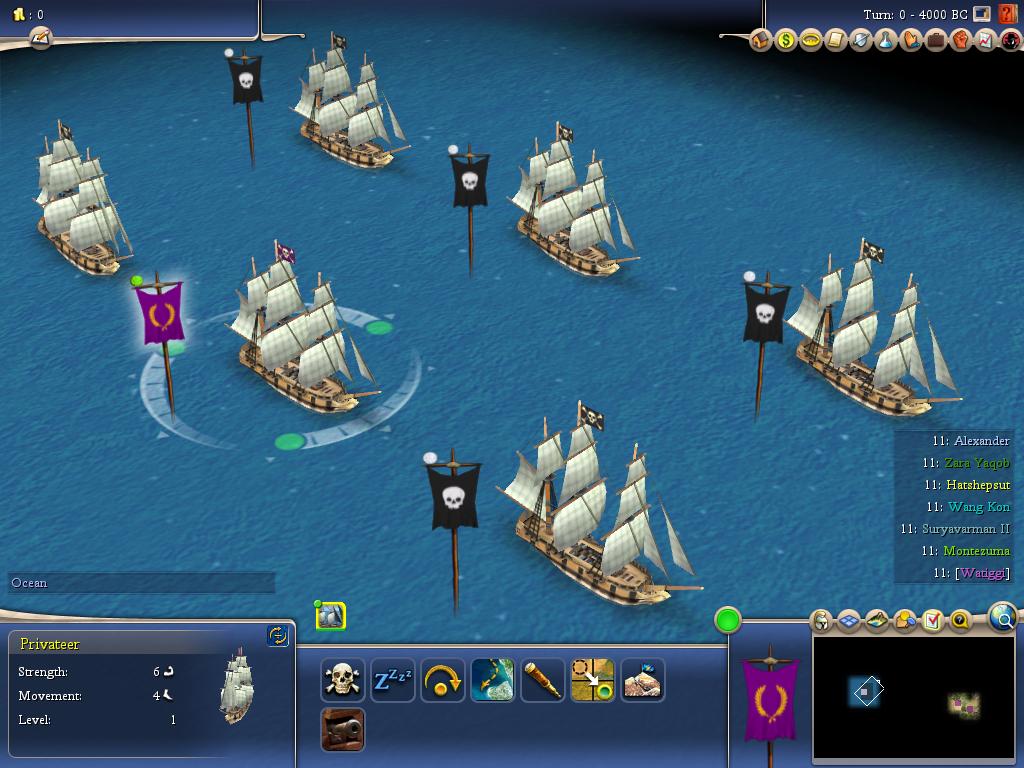The height and width of the screenshot is (768, 1024).
Task: Click the green end turn button
Action: click(x=728, y=620)
